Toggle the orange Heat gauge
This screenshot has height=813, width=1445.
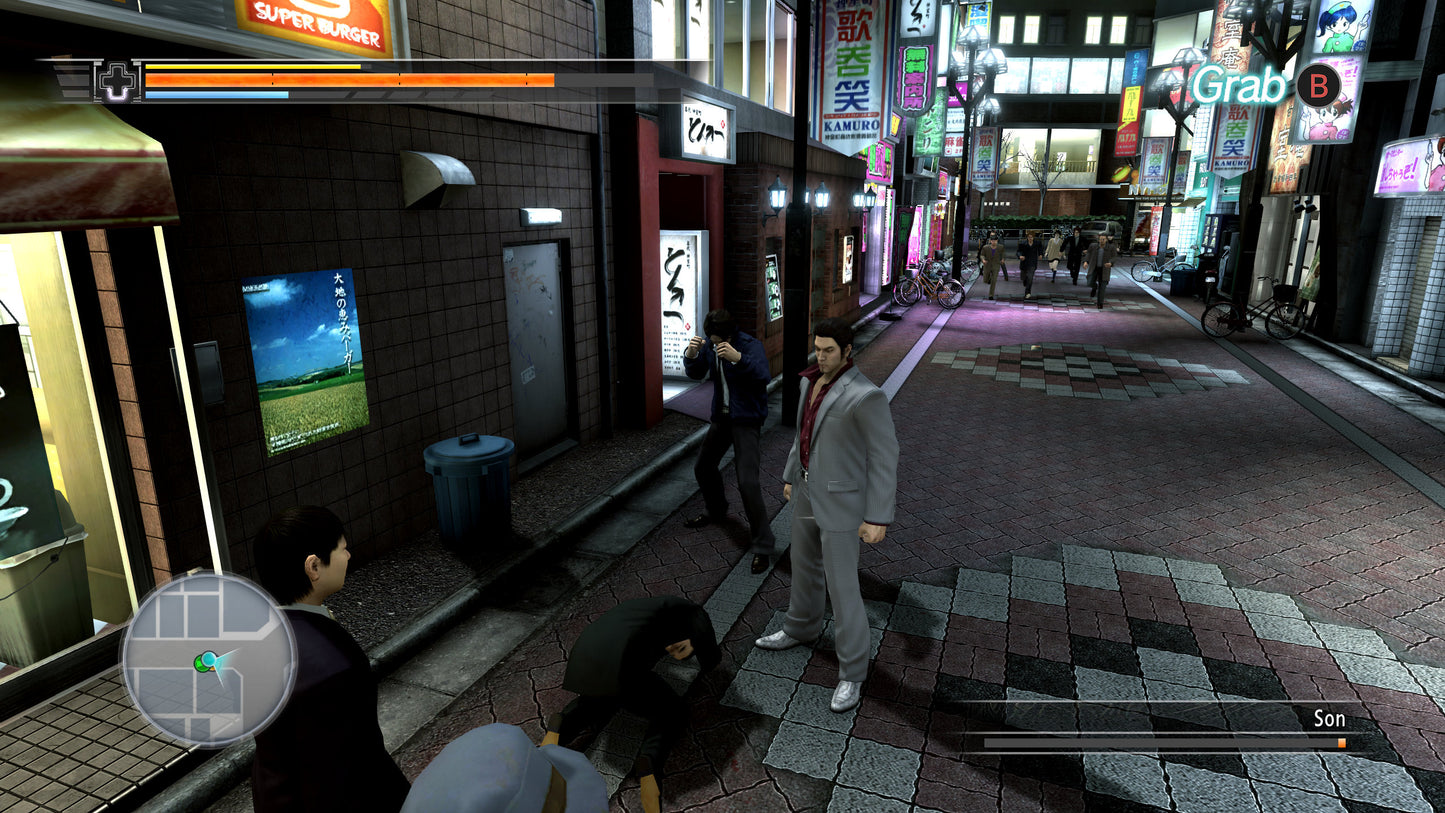tap(350, 78)
